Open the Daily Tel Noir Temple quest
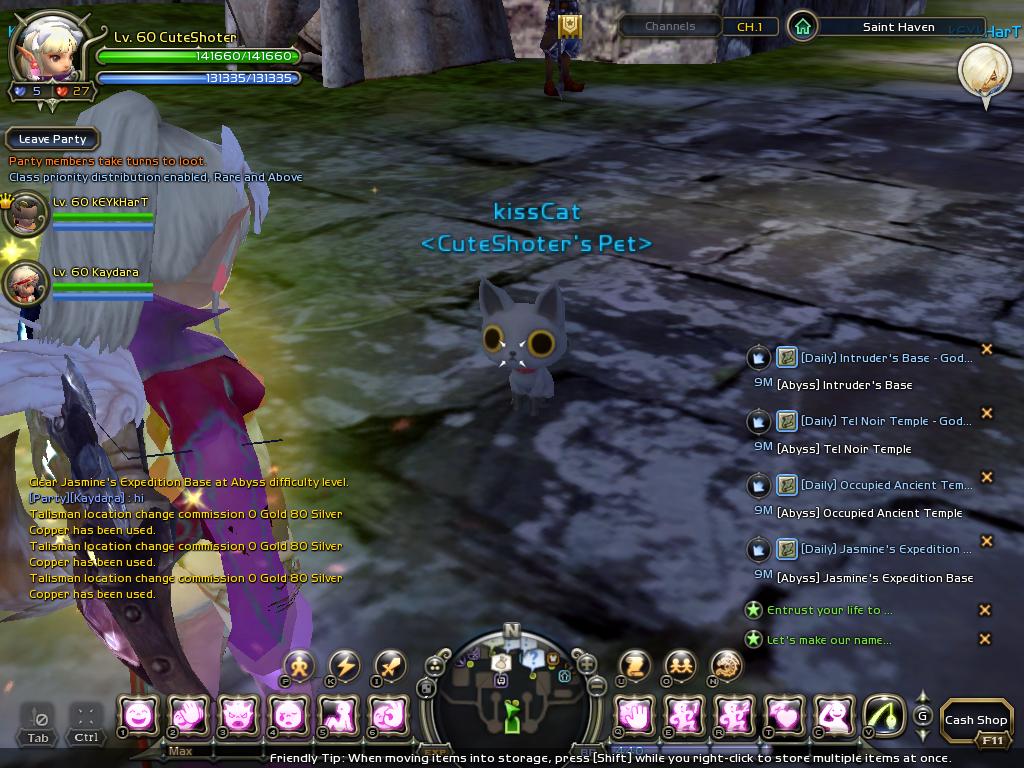The width and height of the screenshot is (1024, 768). (885, 421)
